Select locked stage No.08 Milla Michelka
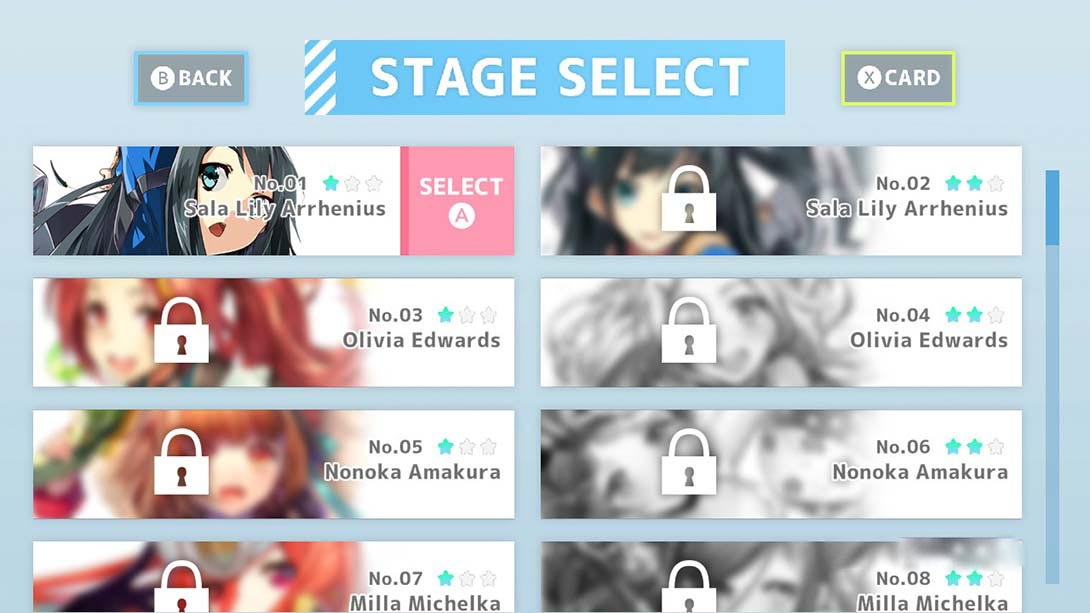Screen dimensions: 1090x613 tap(781, 578)
